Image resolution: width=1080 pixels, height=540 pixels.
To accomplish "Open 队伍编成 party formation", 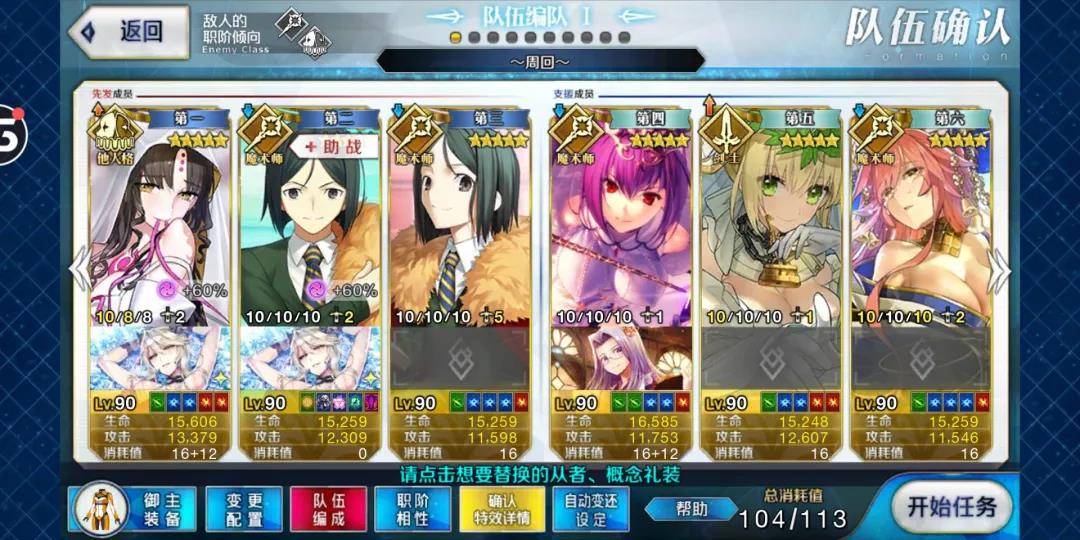I will coord(328,508).
